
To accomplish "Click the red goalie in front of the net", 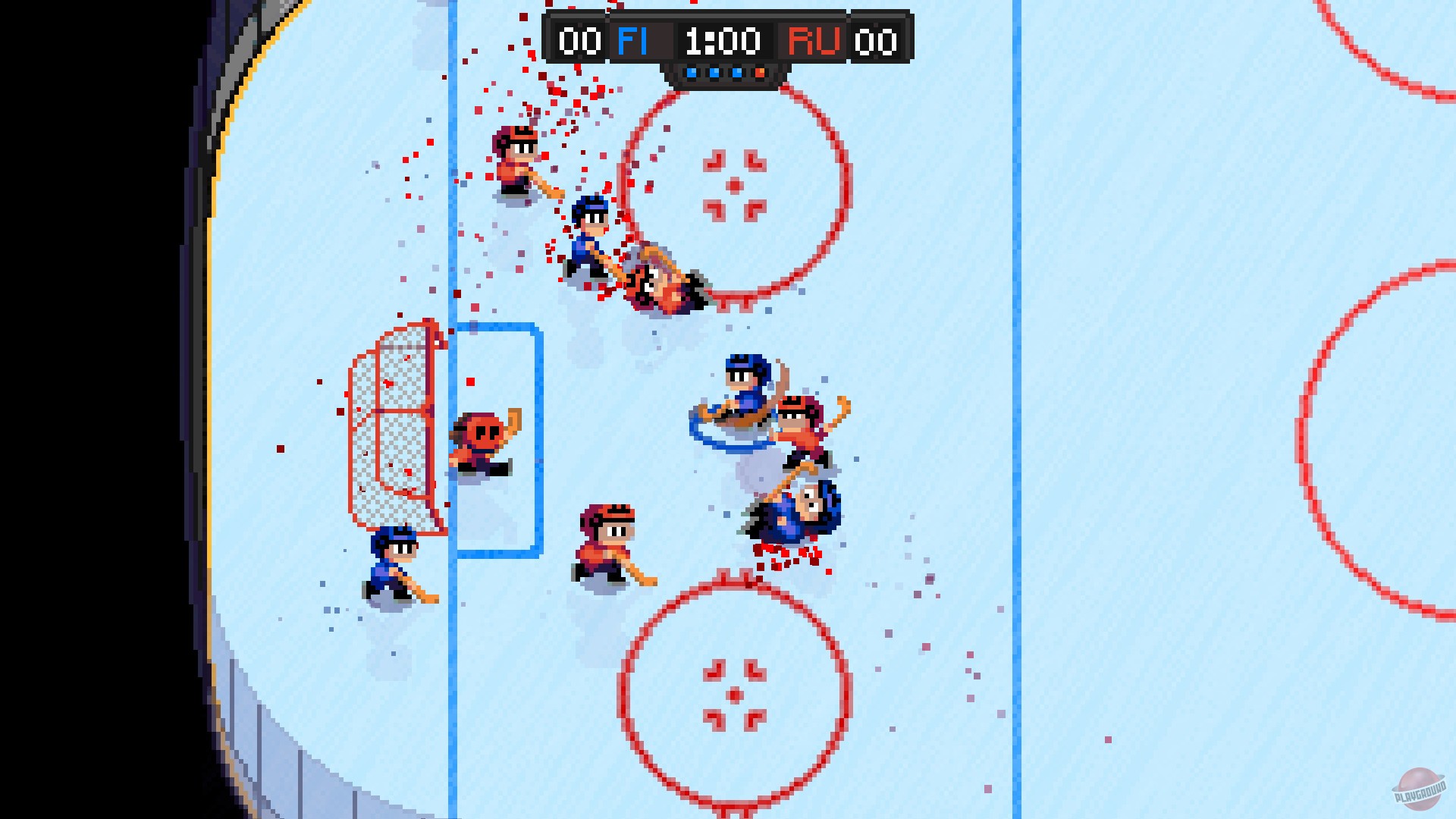I will (482, 436).
